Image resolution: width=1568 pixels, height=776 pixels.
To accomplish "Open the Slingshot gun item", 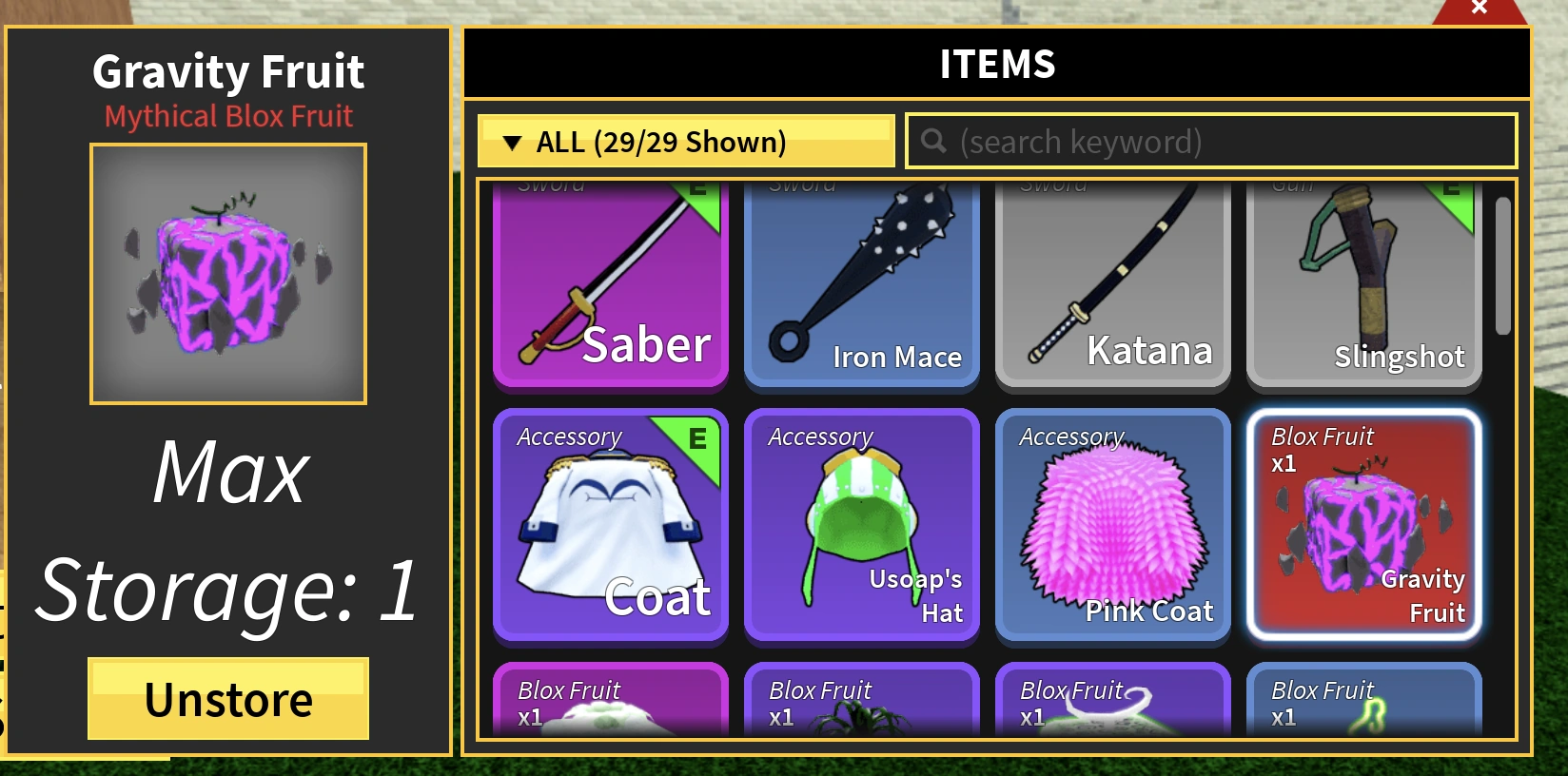I will coord(1363,285).
